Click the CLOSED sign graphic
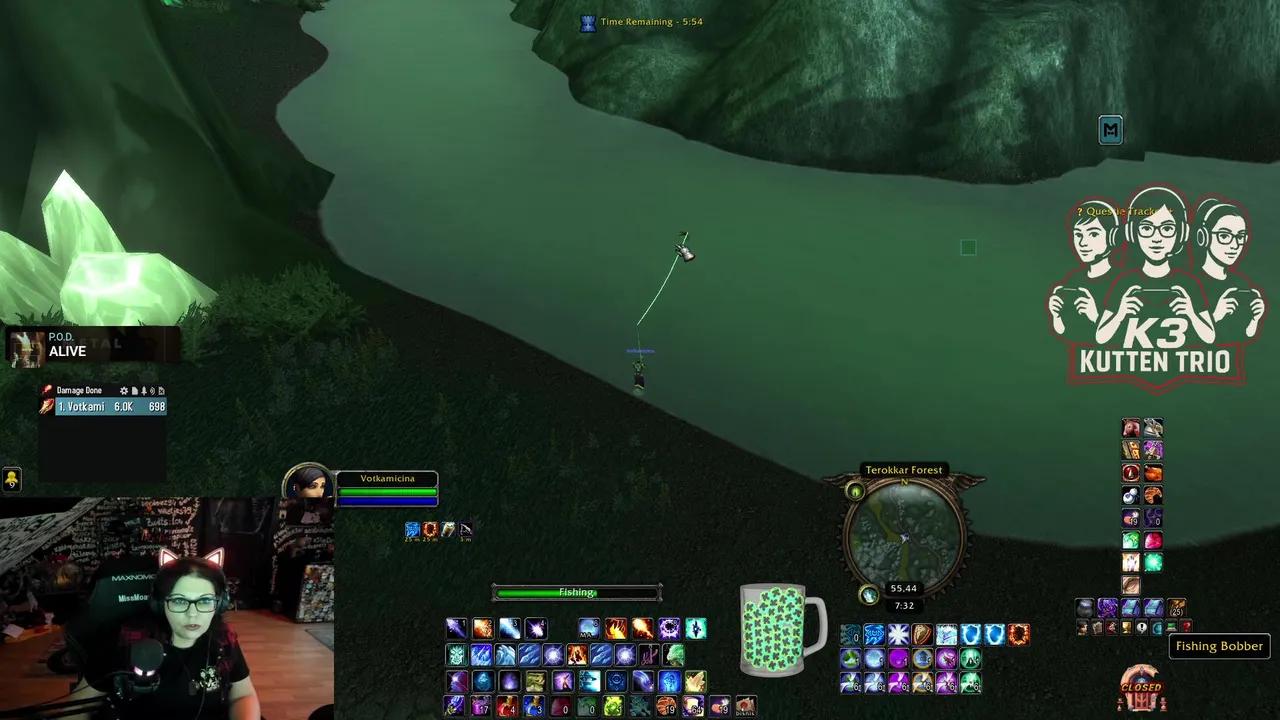Viewport: 1280px width, 720px height. pyautogui.click(x=1140, y=689)
